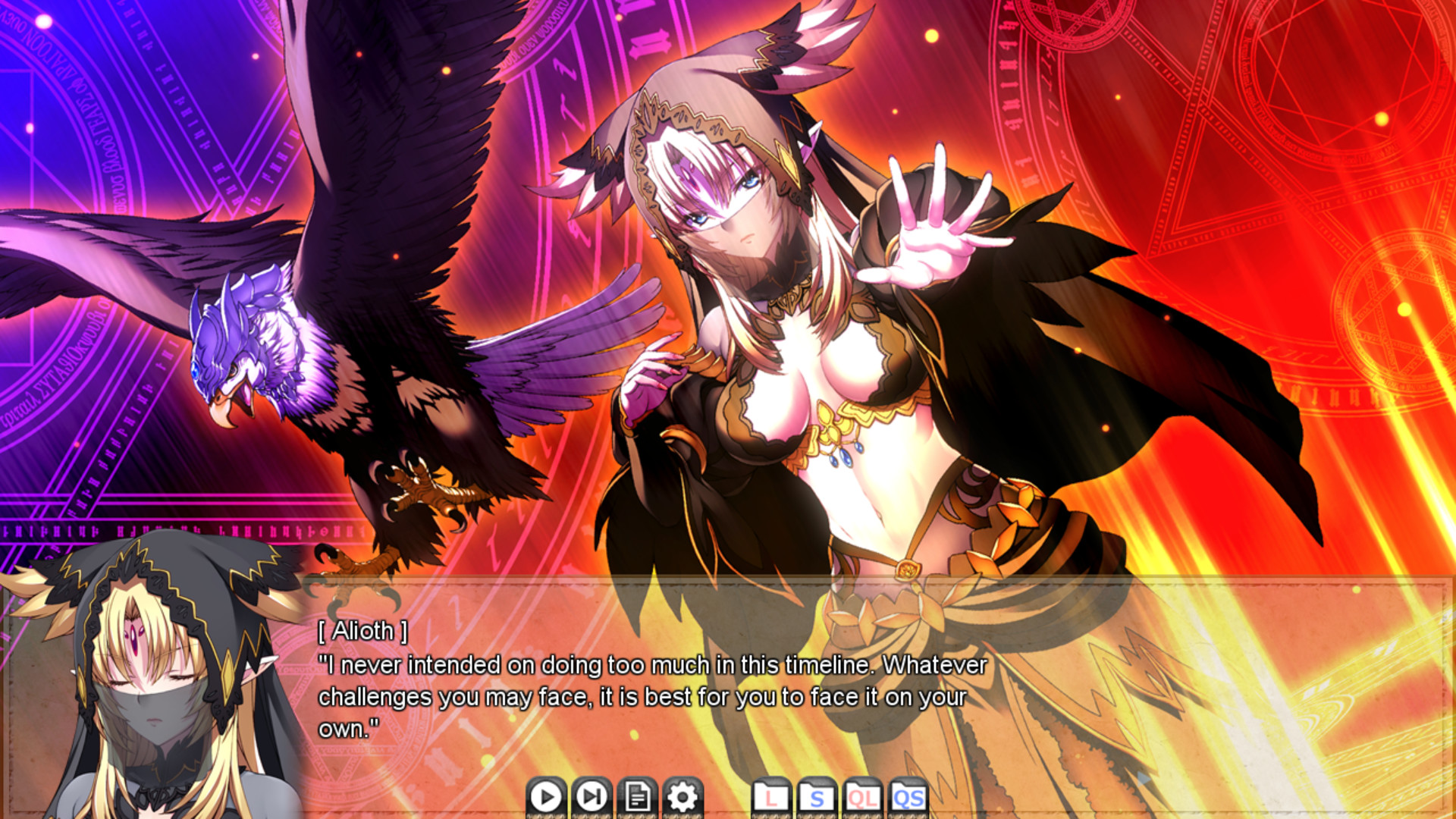Activate the skip-forward icon to fast-forward dialogue

coord(592,797)
